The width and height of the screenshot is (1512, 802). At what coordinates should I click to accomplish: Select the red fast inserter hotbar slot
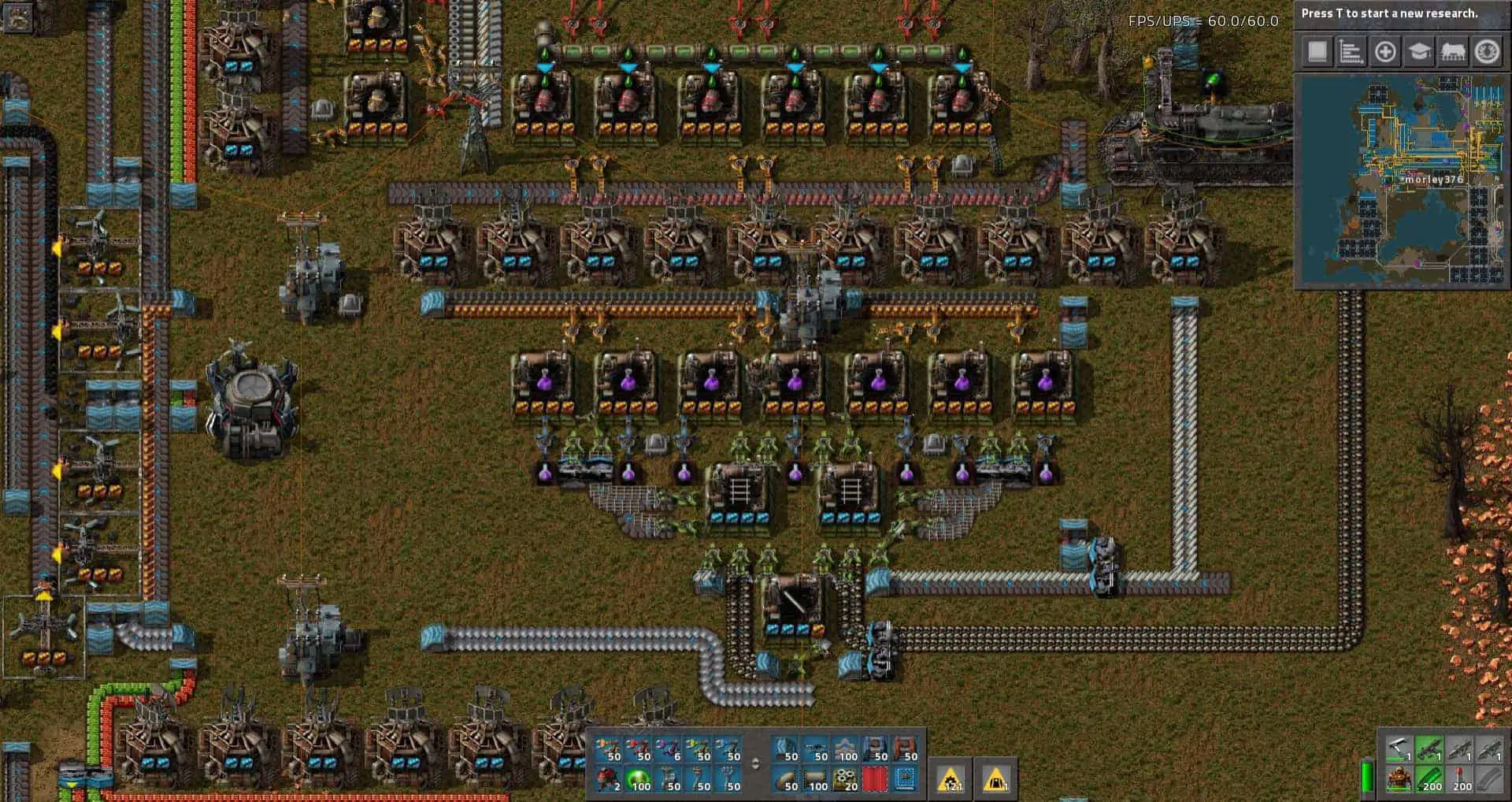(638, 749)
